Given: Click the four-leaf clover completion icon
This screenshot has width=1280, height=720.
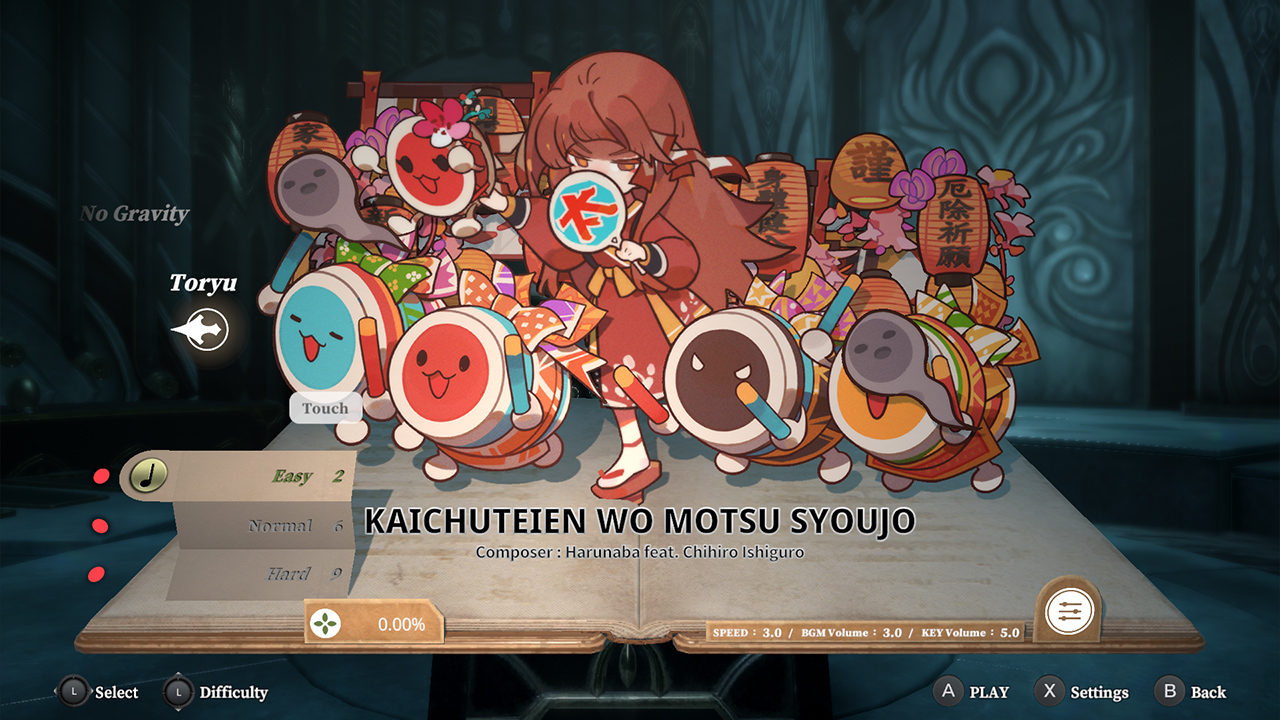Looking at the screenshot, I should point(326,622).
